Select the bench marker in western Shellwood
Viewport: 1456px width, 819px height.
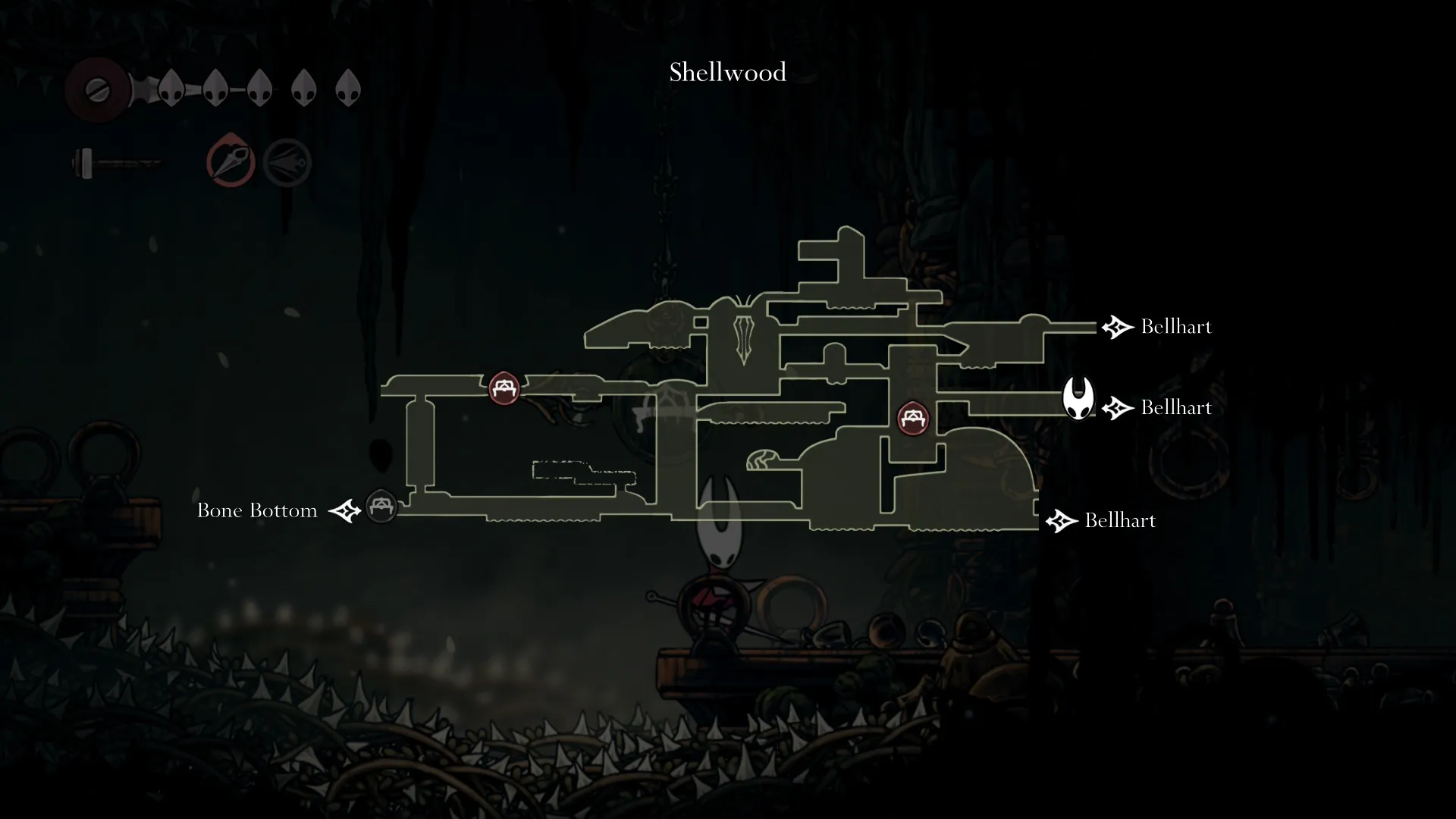coord(504,388)
